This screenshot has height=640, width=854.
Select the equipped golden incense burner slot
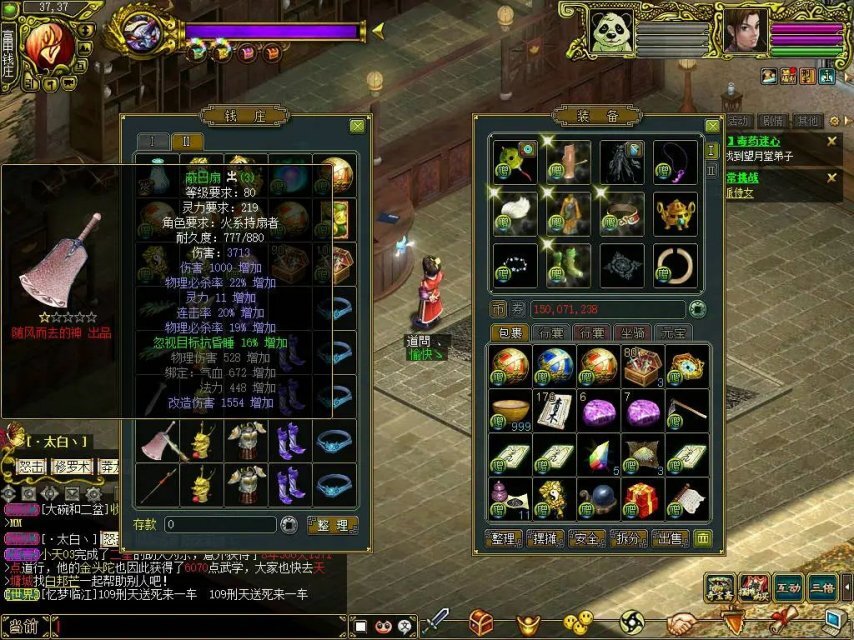675,213
